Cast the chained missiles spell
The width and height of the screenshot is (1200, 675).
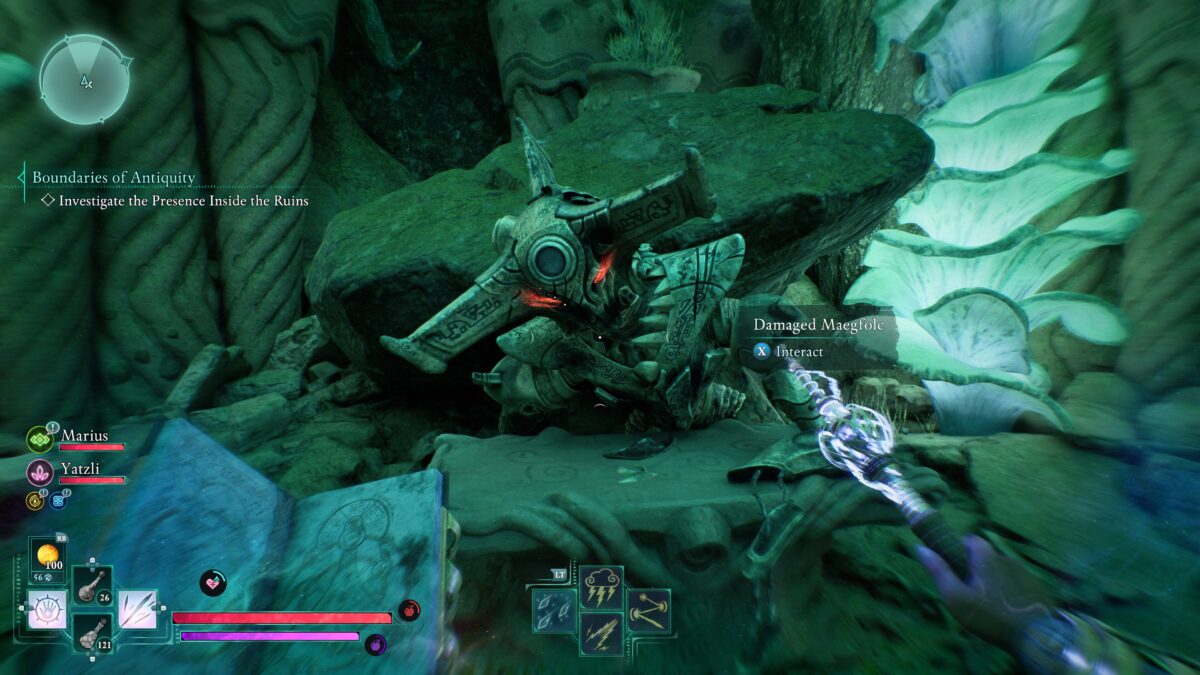pyautogui.click(x=649, y=609)
